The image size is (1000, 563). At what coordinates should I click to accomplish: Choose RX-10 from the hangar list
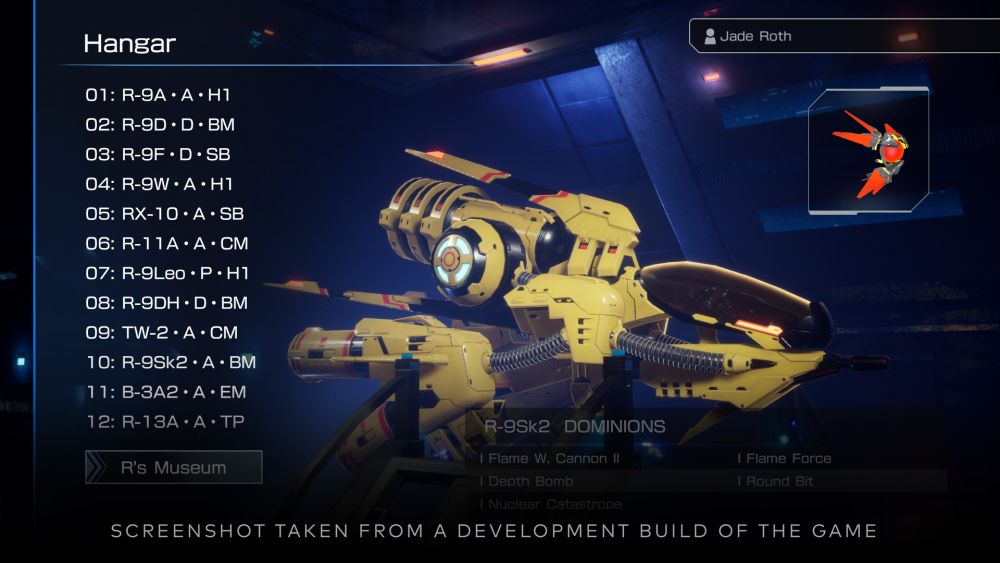click(164, 214)
